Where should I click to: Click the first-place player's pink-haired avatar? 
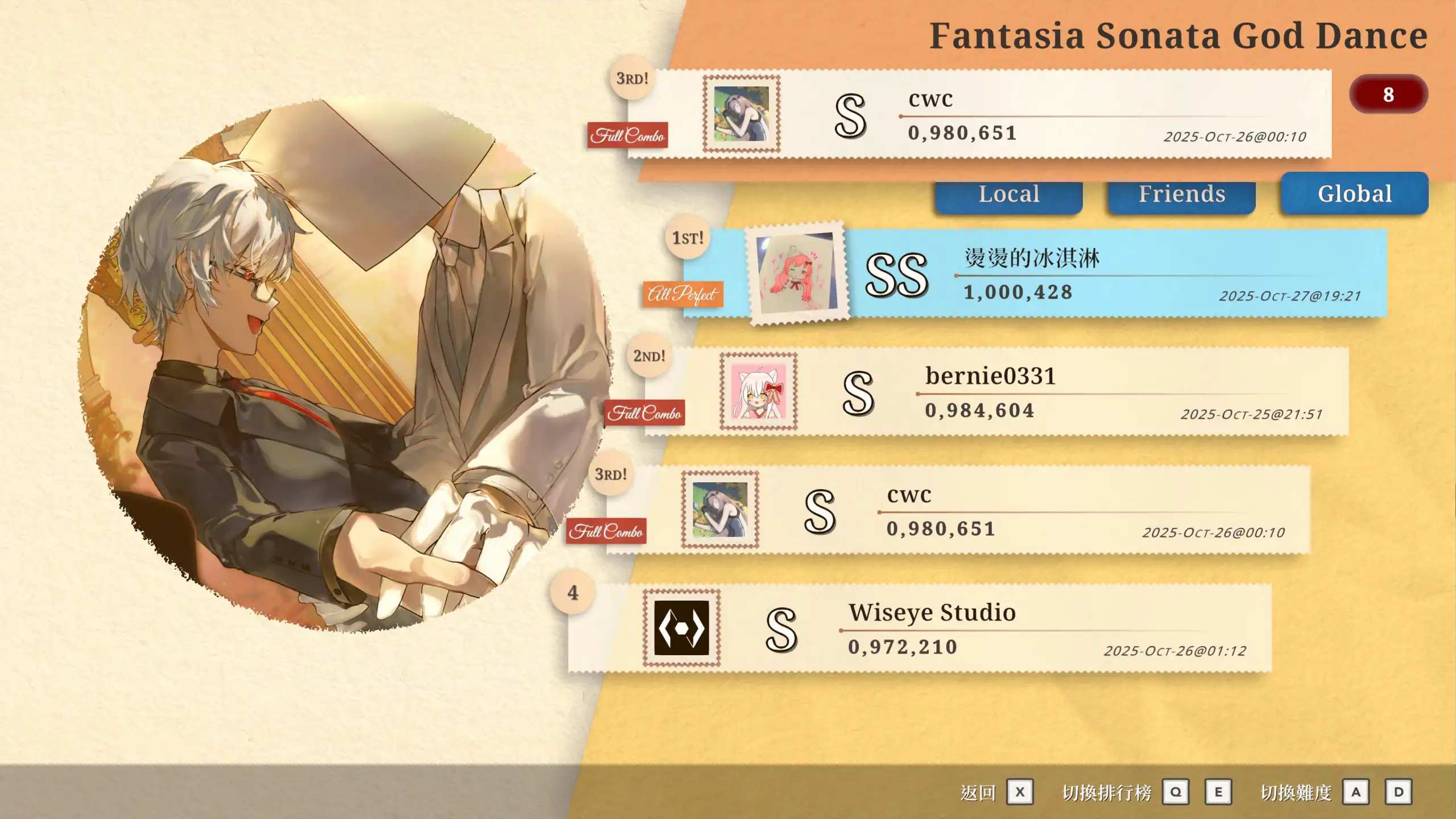[x=797, y=274]
